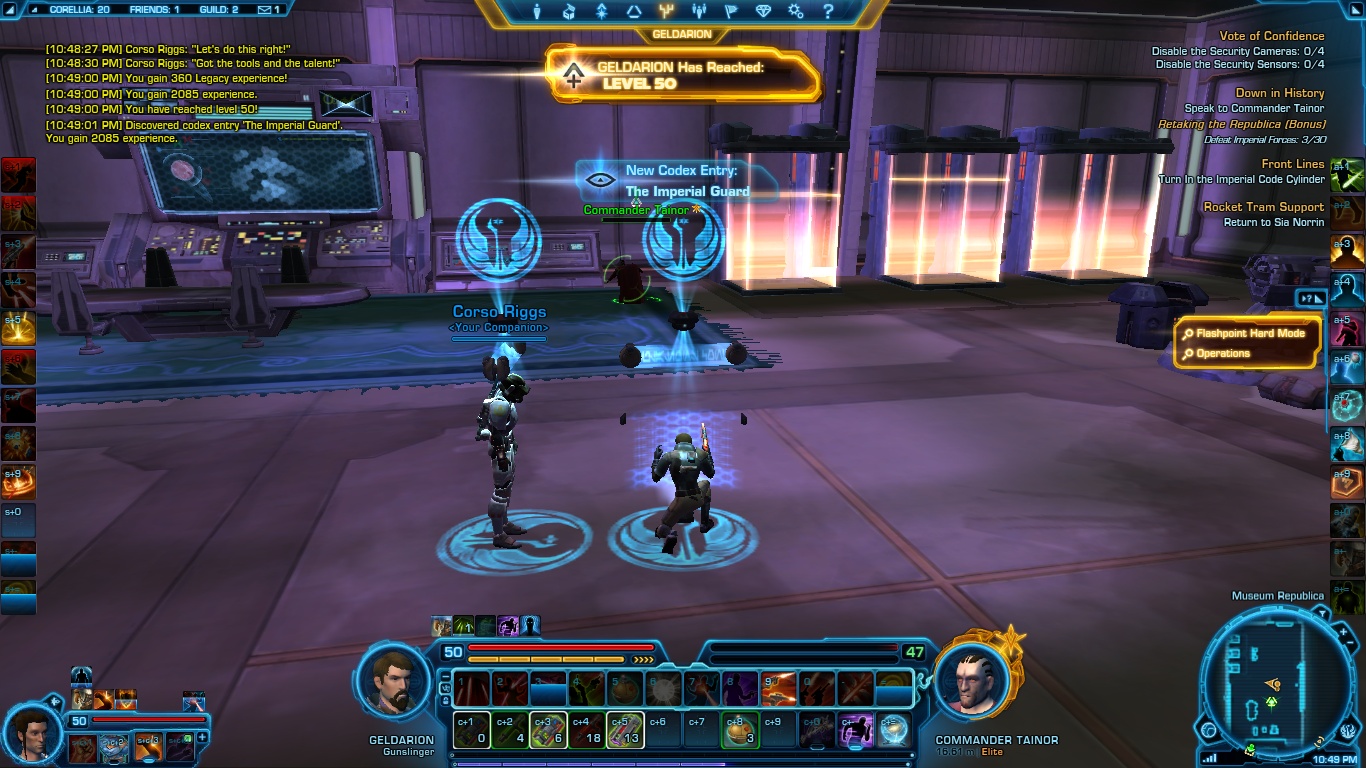Open the character sheet from top menu
The image size is (1366, 768).
pyautogui.click(x=537, y=12)
